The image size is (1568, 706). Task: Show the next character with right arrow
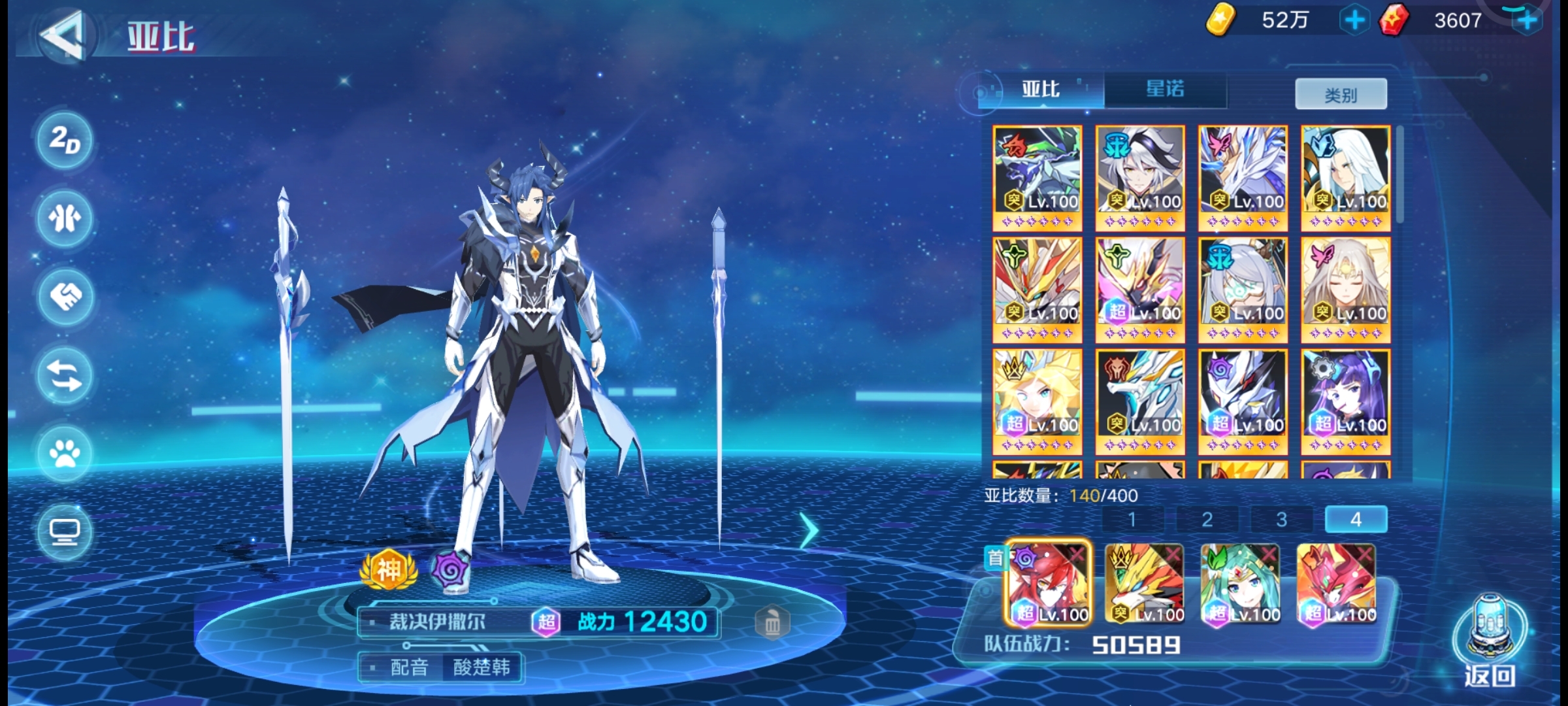coord(809,530)
